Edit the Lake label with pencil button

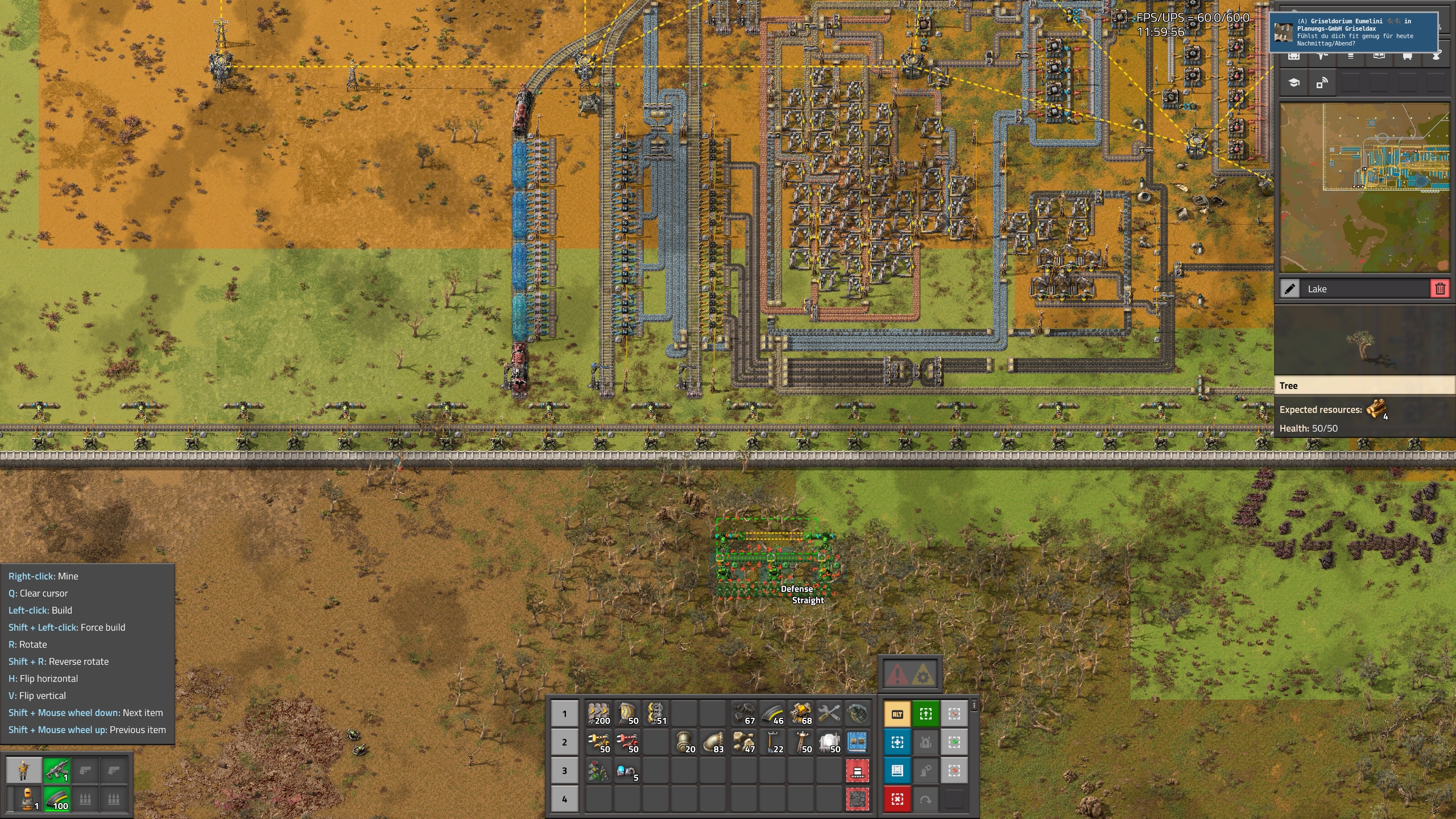pos(1290,289)
